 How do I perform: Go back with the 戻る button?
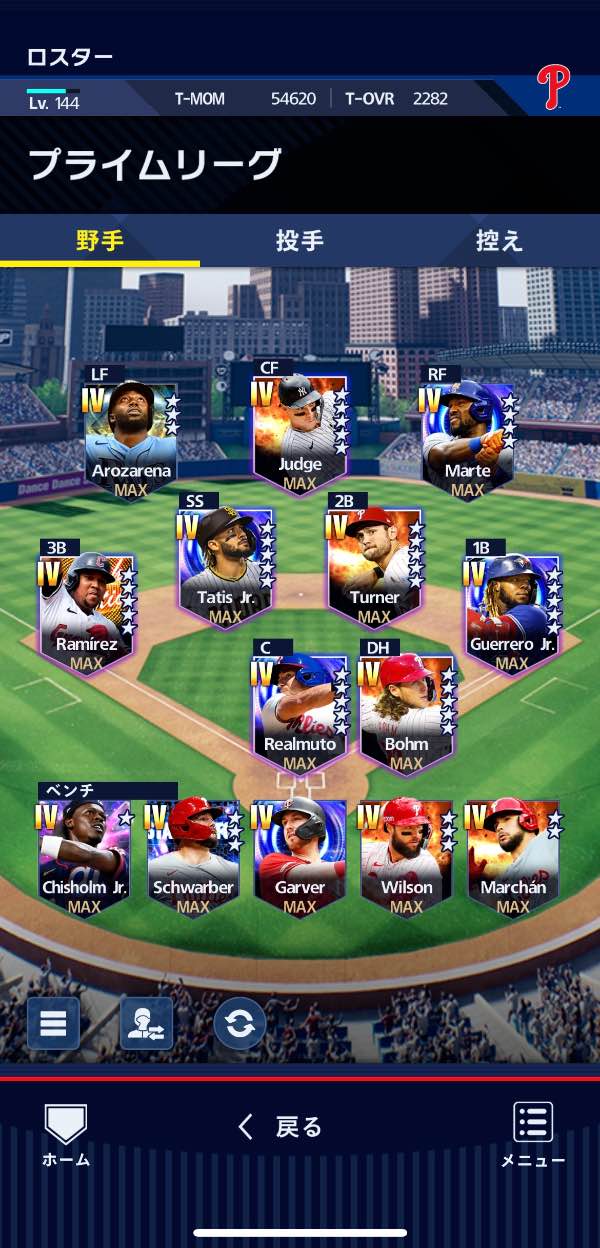click(281, 1127)
